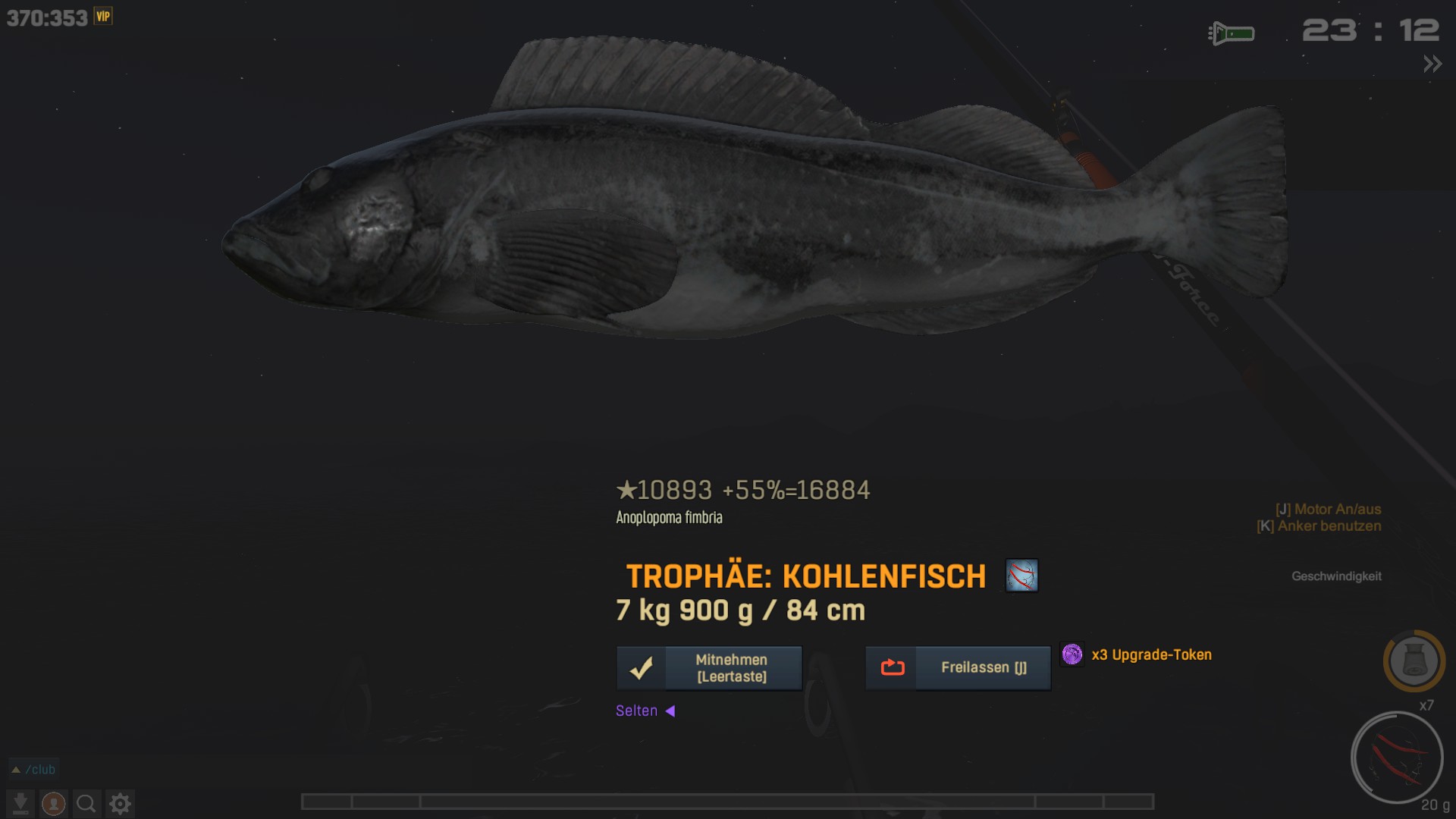Image resolution: width=1456 pixels, height=819 pixels.
Task: Release the fish with Freilassen button
Action: point(958,668)
